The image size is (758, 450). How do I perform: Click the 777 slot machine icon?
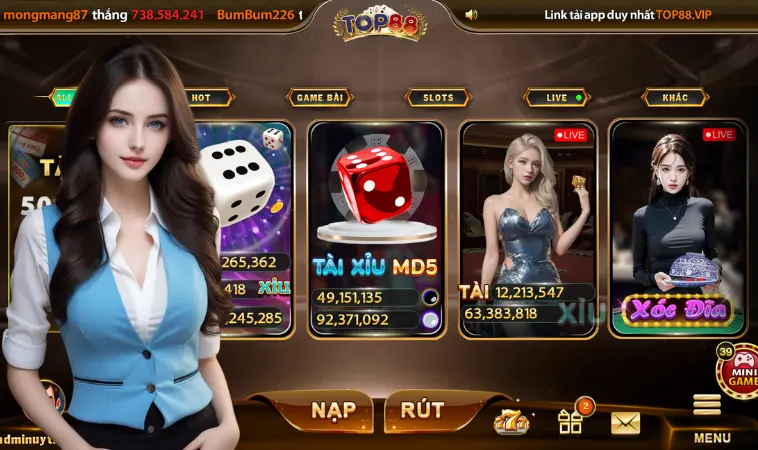[x=510, y=421]
